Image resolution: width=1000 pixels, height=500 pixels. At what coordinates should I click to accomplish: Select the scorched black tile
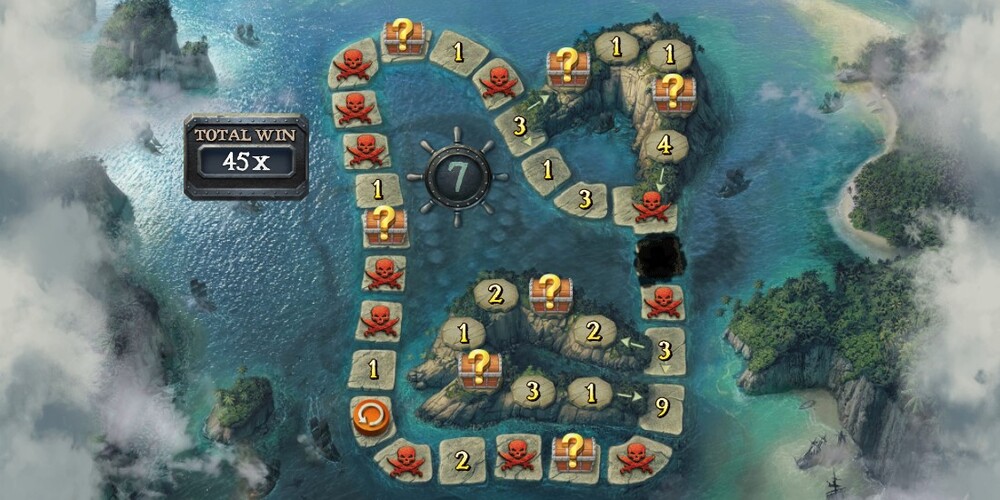click(x=659, y=259)
